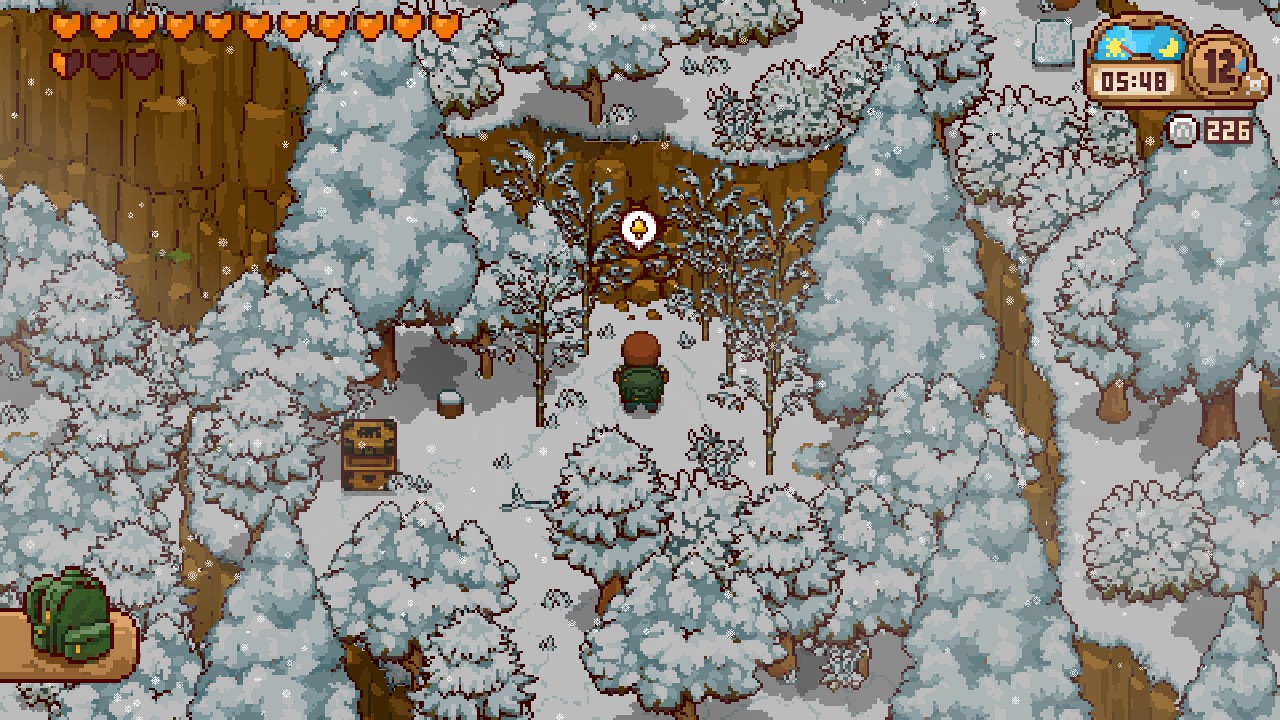Open the wooden chest in the snow
The height and width of the screenshot is (720, 1280).
(x=372, y=455)
